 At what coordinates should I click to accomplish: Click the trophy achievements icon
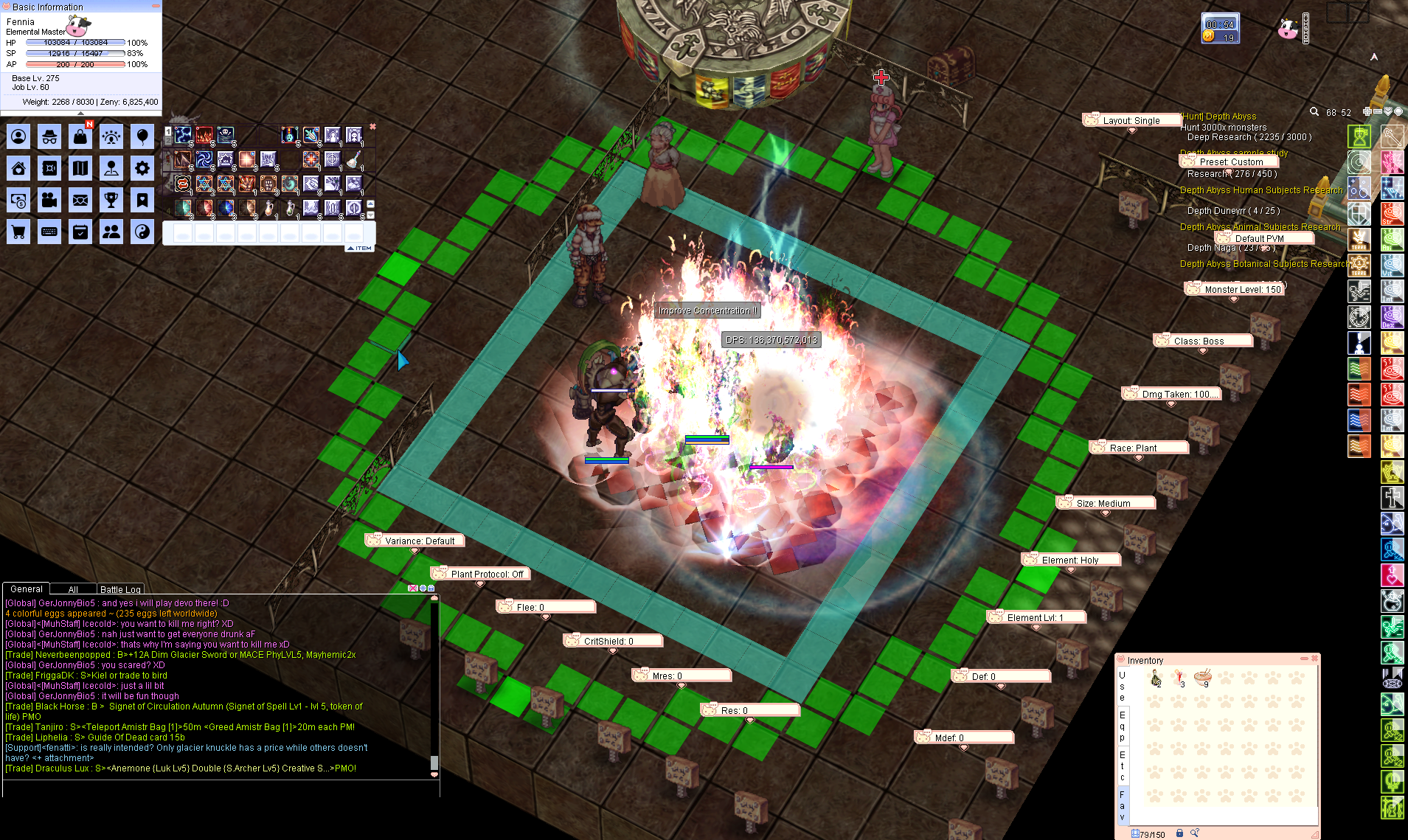(111, 199)
